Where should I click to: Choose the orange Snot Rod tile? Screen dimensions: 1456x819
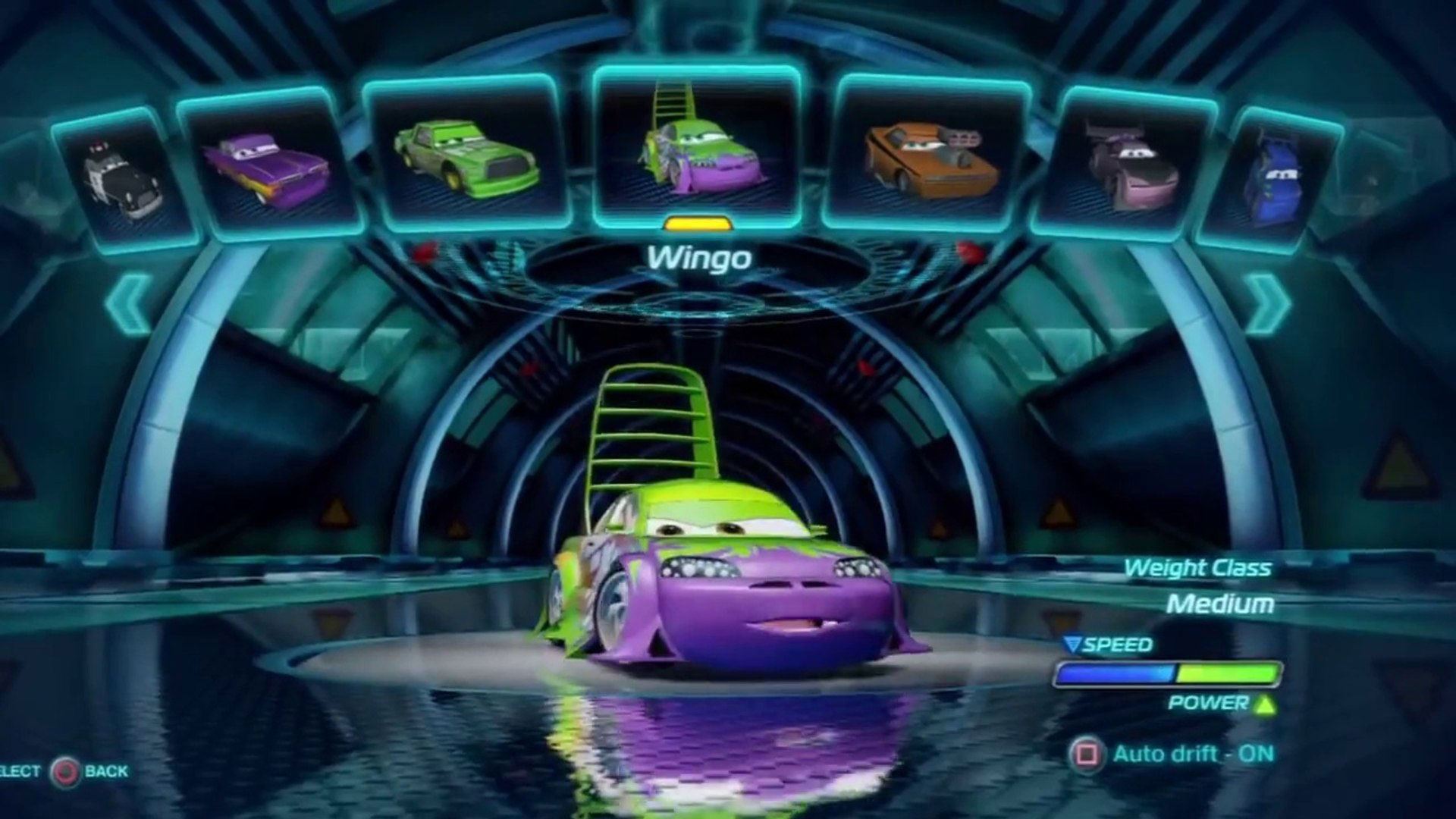(929, 153)
